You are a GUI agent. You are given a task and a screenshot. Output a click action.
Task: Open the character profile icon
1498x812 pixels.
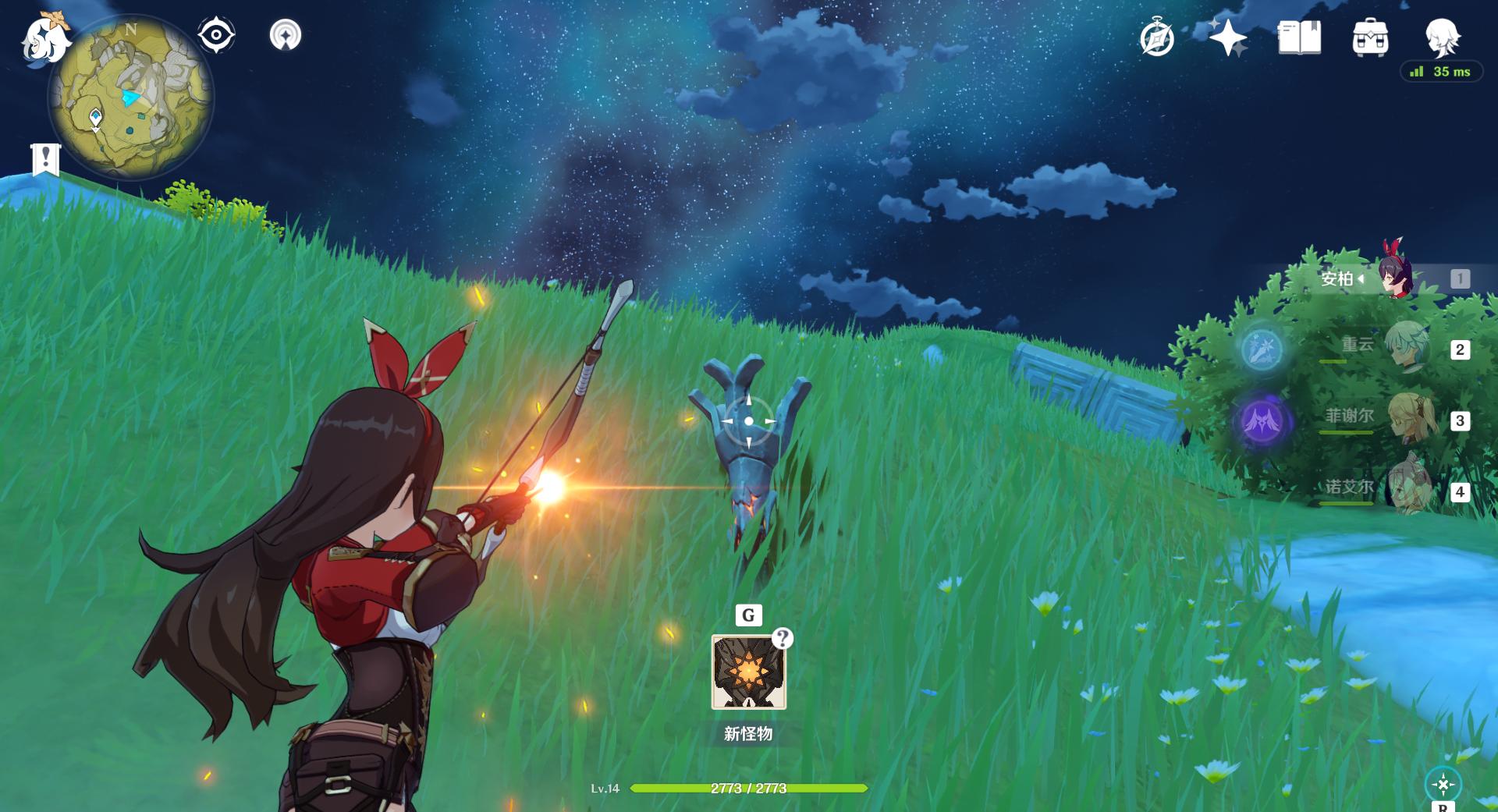[1442, 36]
